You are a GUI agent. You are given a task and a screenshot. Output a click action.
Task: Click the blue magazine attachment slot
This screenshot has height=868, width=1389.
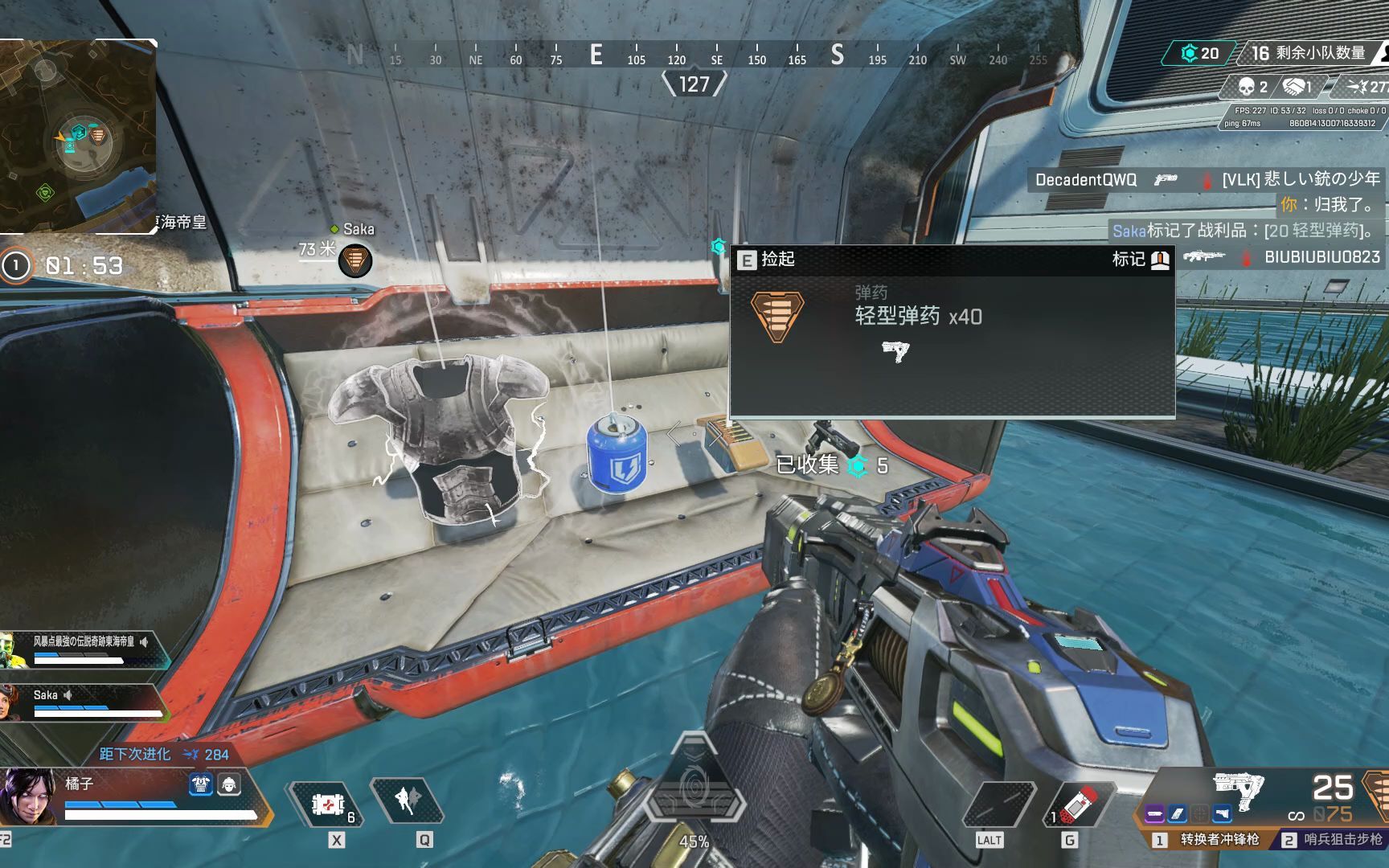pos(1177,815)
